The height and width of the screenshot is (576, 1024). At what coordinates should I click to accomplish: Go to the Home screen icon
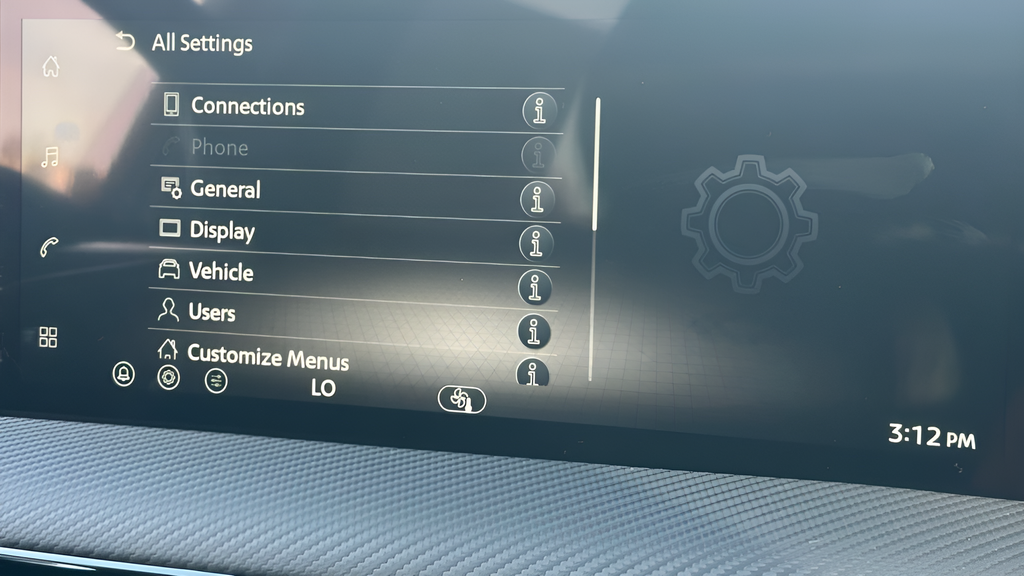coord(50,67)
